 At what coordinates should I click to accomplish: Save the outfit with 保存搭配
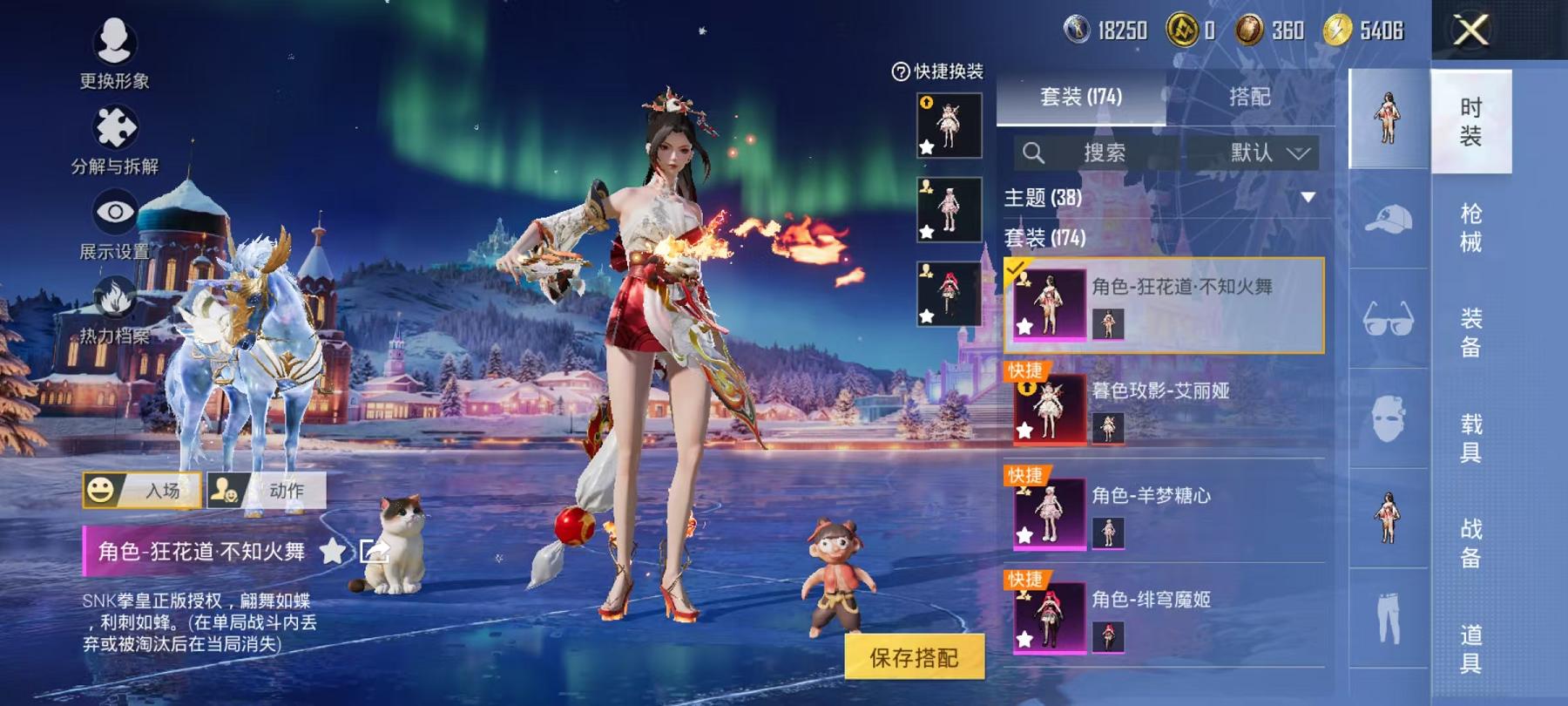point(914,657)
